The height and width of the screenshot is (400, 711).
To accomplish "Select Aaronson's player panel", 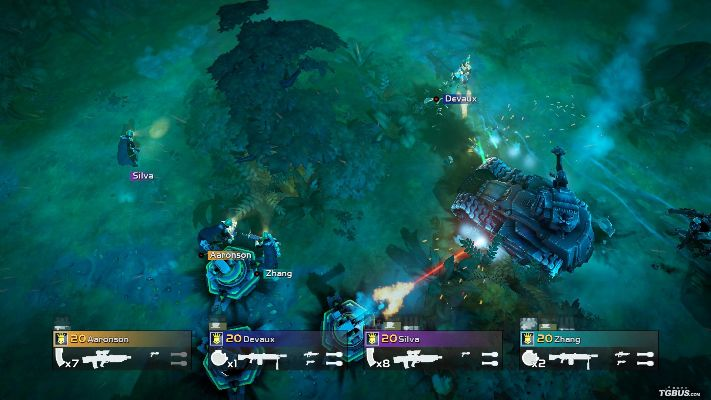I will click(x=122, y=339).
